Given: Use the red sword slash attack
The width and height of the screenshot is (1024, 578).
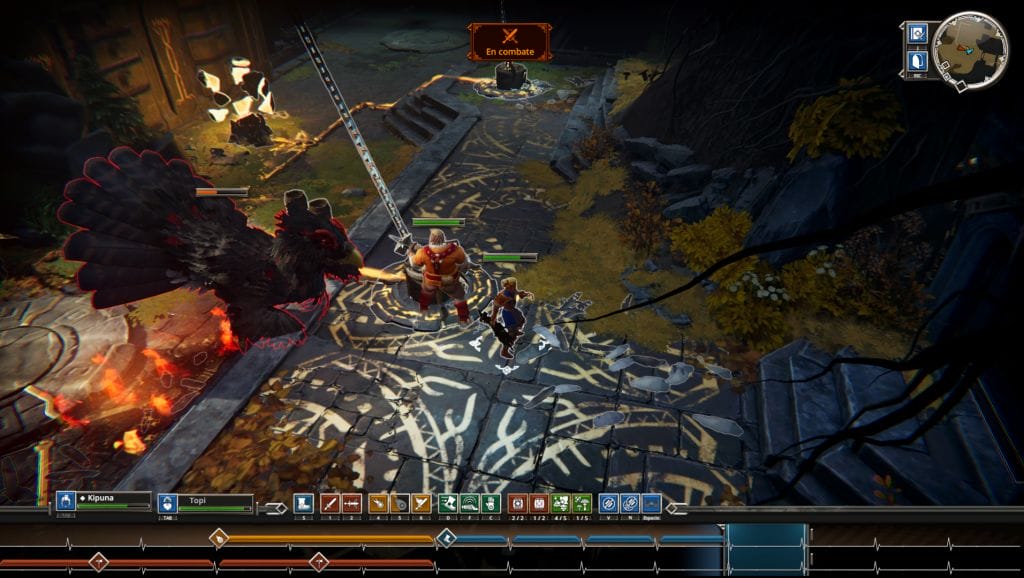Looking at the screenshot, I should pos(329,503).
